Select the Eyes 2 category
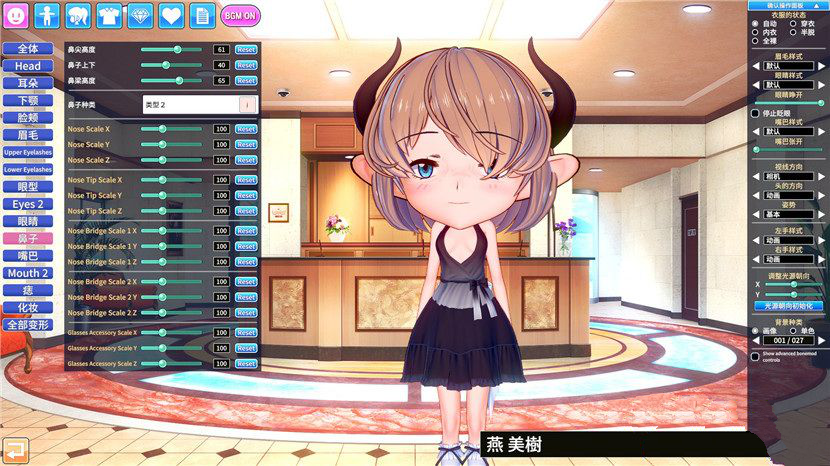The height and width of the screenshot is (466, 830). click(28, 204)
